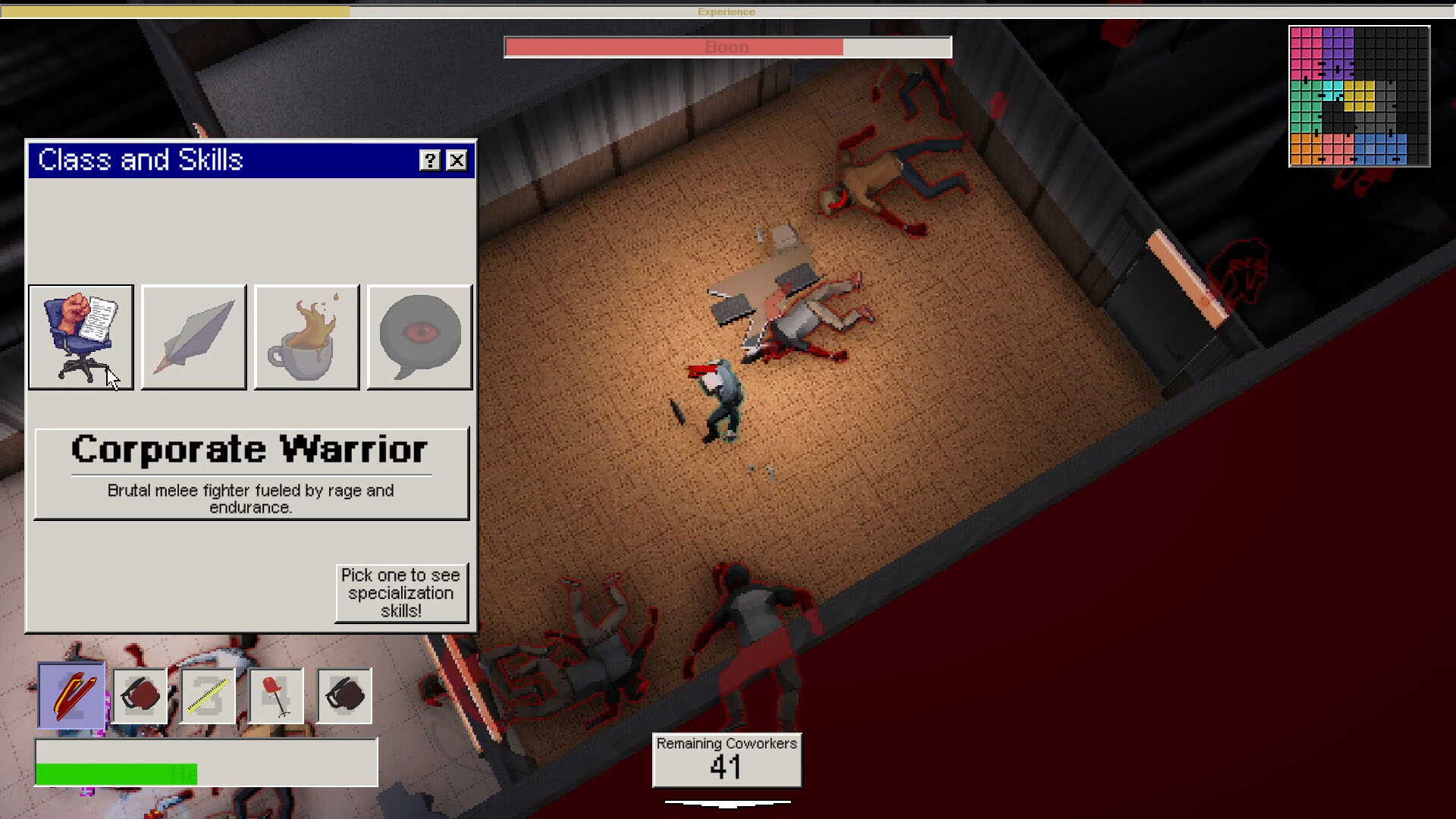Select the paper airplane class icon
The height and width of the screenshot is (819, 1456).
[193, 337]
